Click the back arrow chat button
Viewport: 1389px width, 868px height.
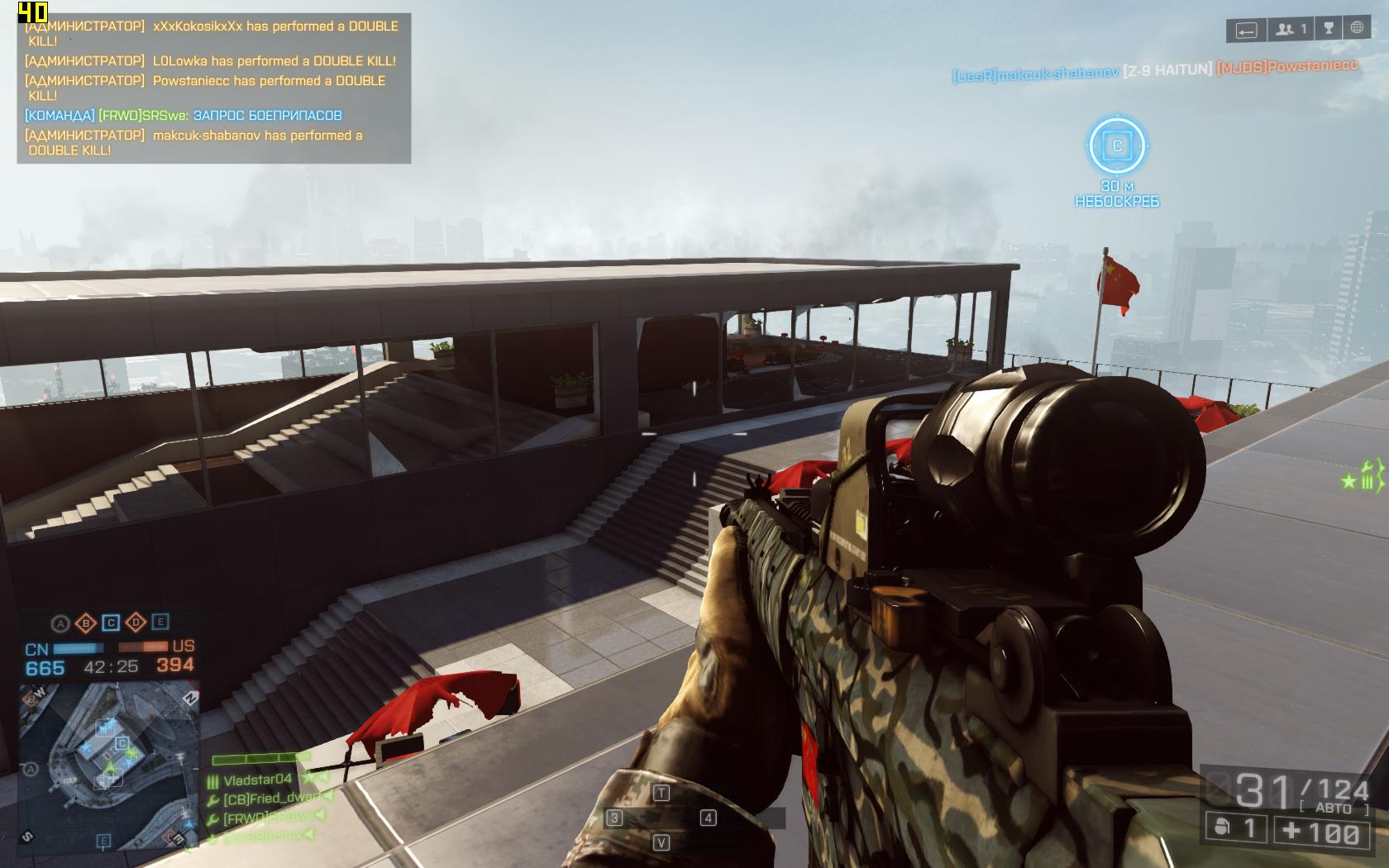(x=1246, y=31)
